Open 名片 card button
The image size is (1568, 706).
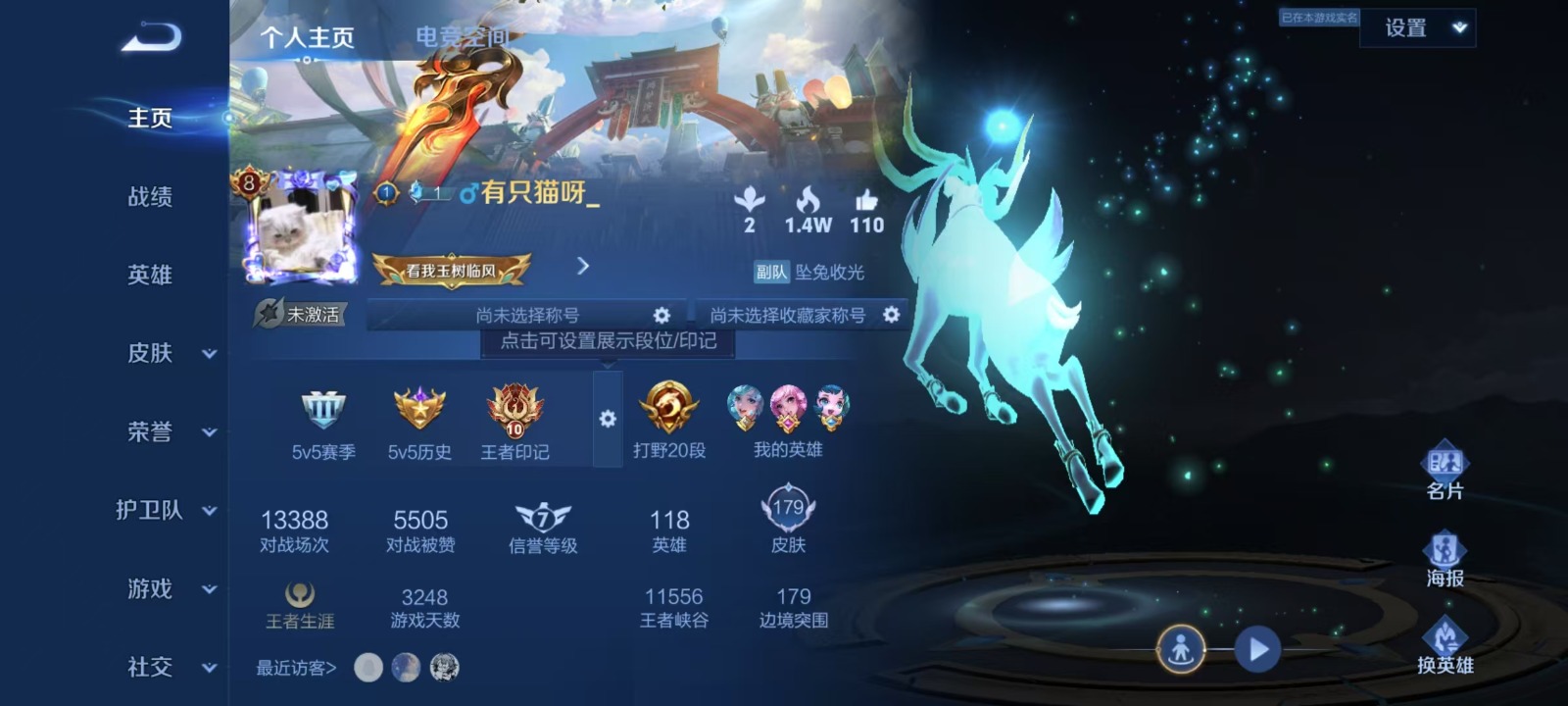pos(1445,471)
